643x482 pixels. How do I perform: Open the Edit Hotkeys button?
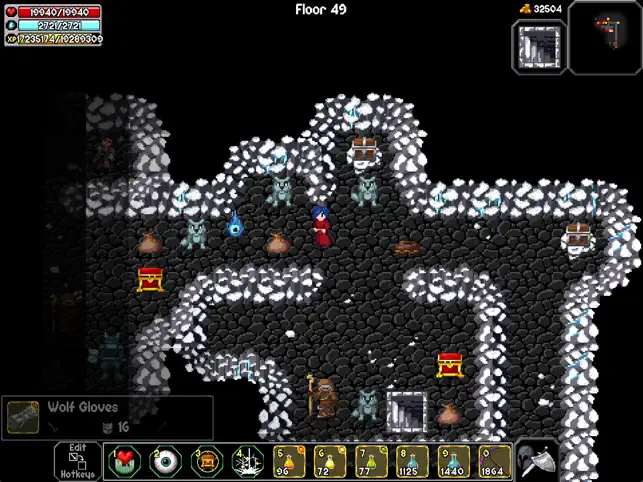pos(77,461)
